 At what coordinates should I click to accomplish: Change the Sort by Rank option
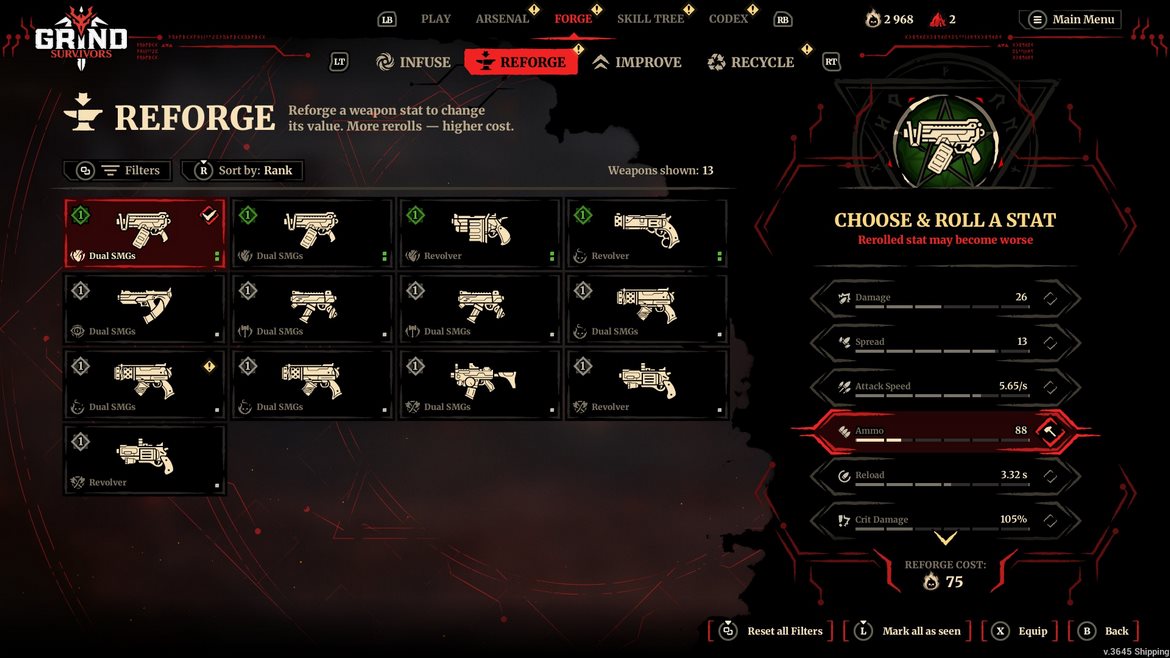pyautogui.click(x=243, y=171)
